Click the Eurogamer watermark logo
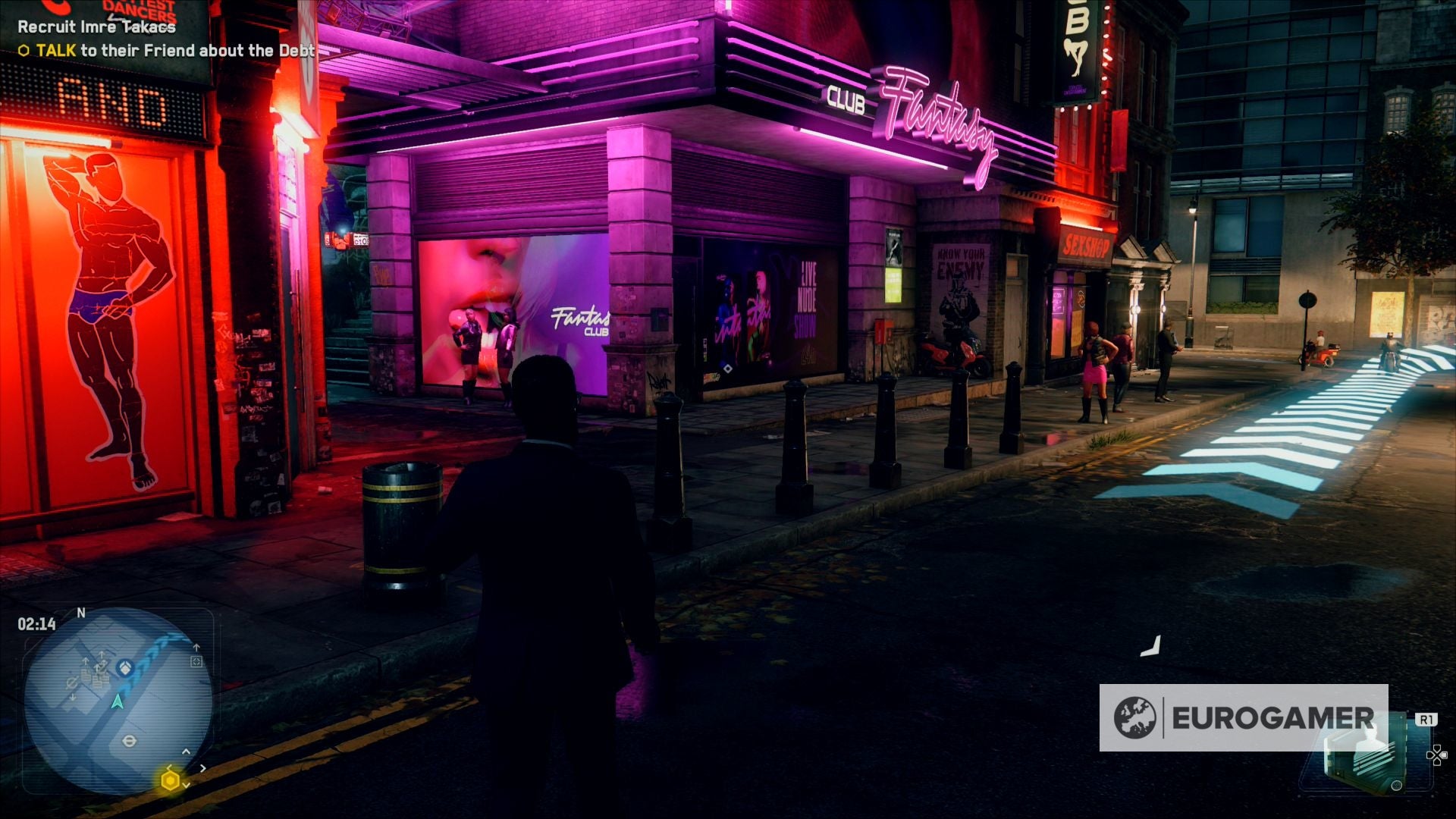This screenshot has height=819, width=1456. [x=1244, y=717]
